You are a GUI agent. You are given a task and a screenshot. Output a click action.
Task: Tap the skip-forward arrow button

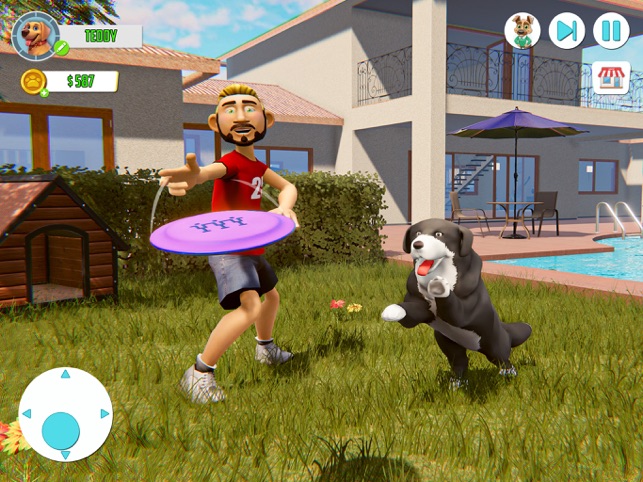(566, 30)
